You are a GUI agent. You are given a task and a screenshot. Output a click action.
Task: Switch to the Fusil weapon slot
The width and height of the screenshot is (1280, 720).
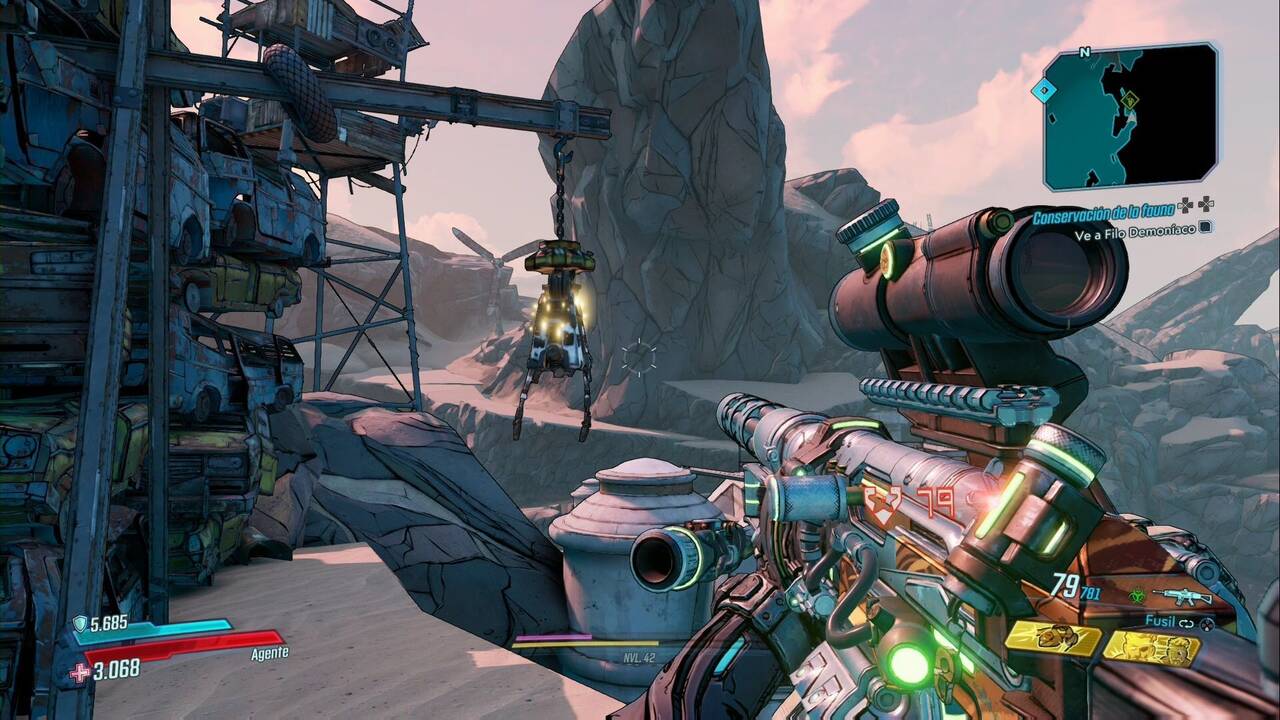point(1161,620)
